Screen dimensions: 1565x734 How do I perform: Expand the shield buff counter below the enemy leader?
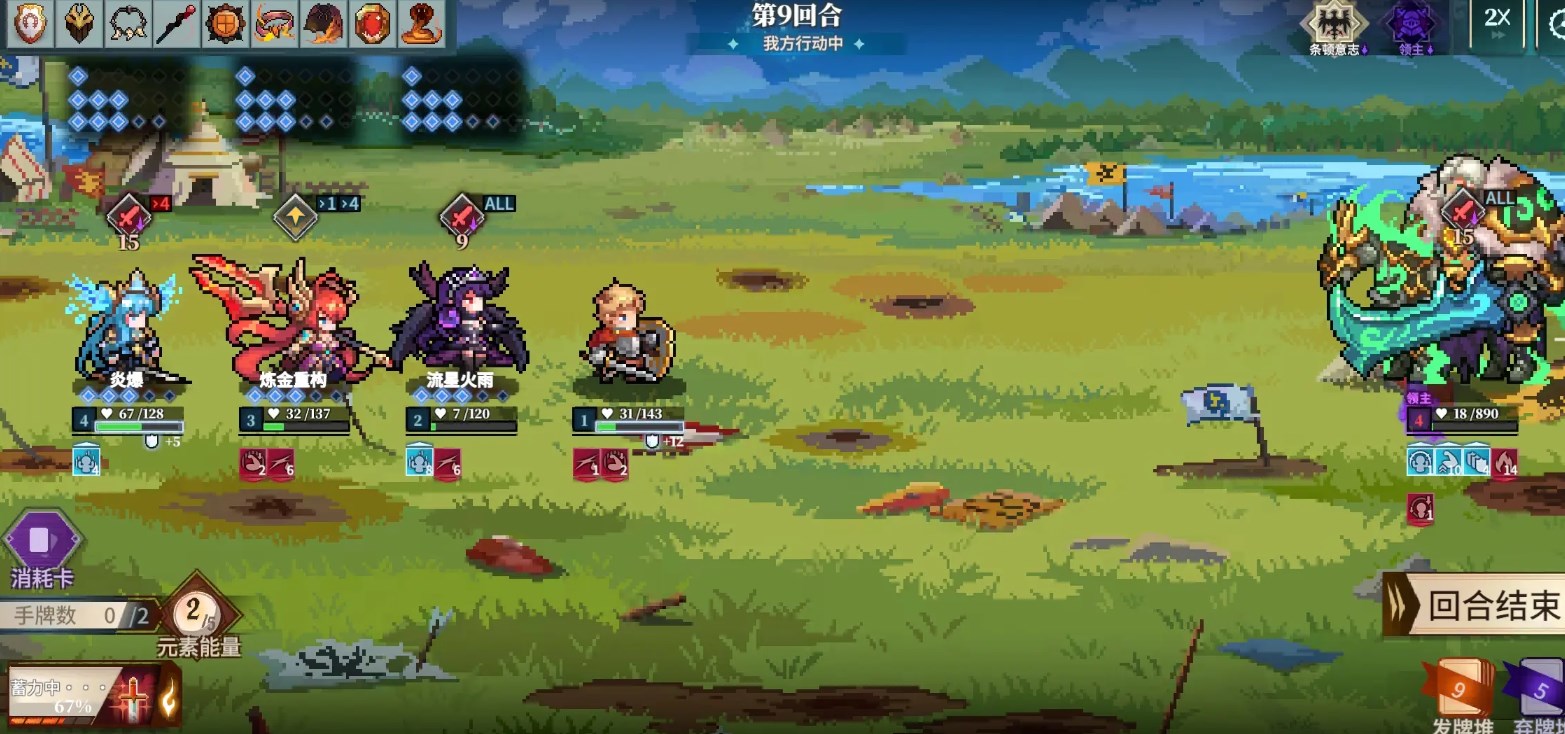point(1478,462)
